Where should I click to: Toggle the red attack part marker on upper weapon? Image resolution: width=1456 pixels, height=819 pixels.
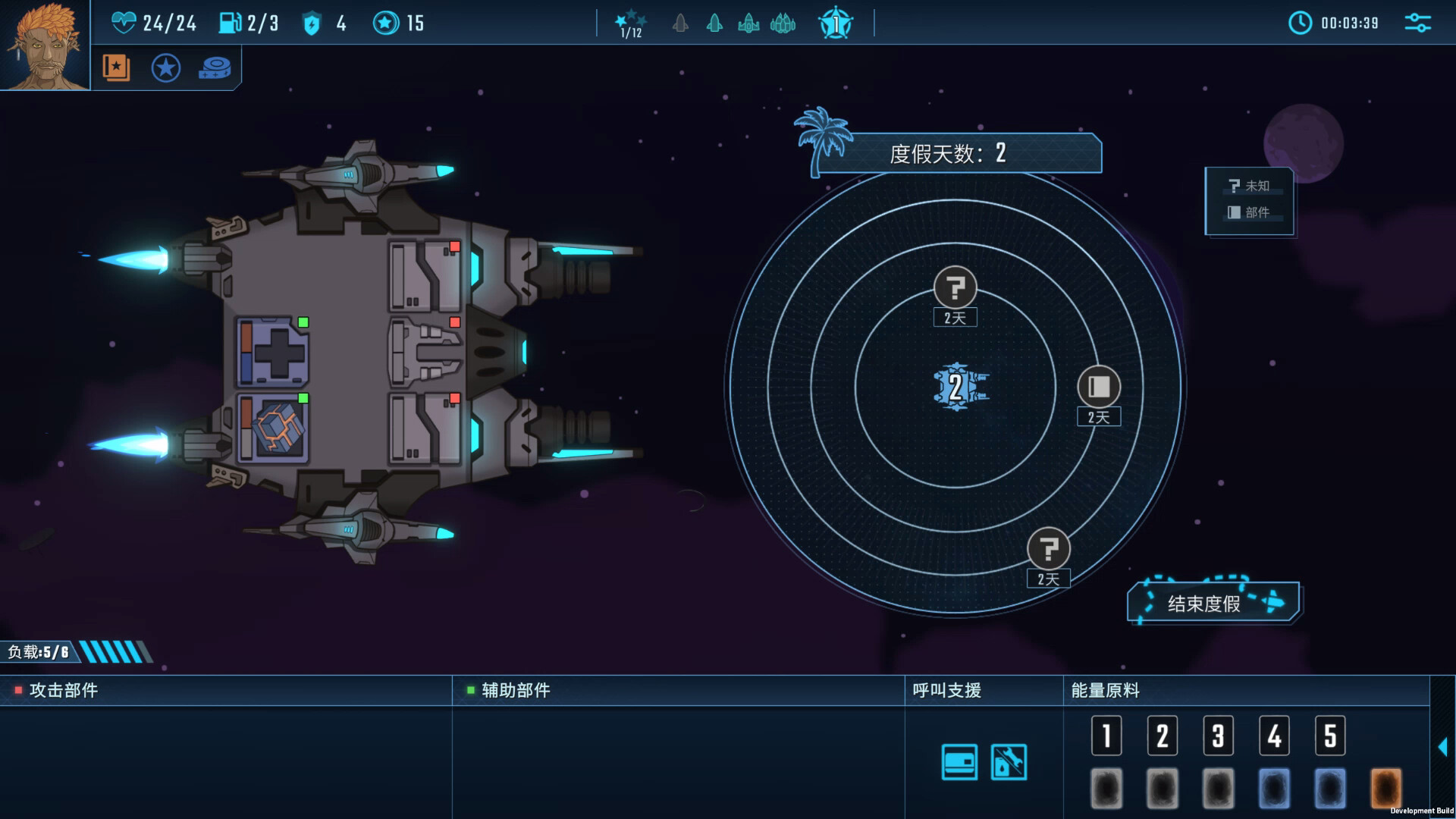pos(455,245)
